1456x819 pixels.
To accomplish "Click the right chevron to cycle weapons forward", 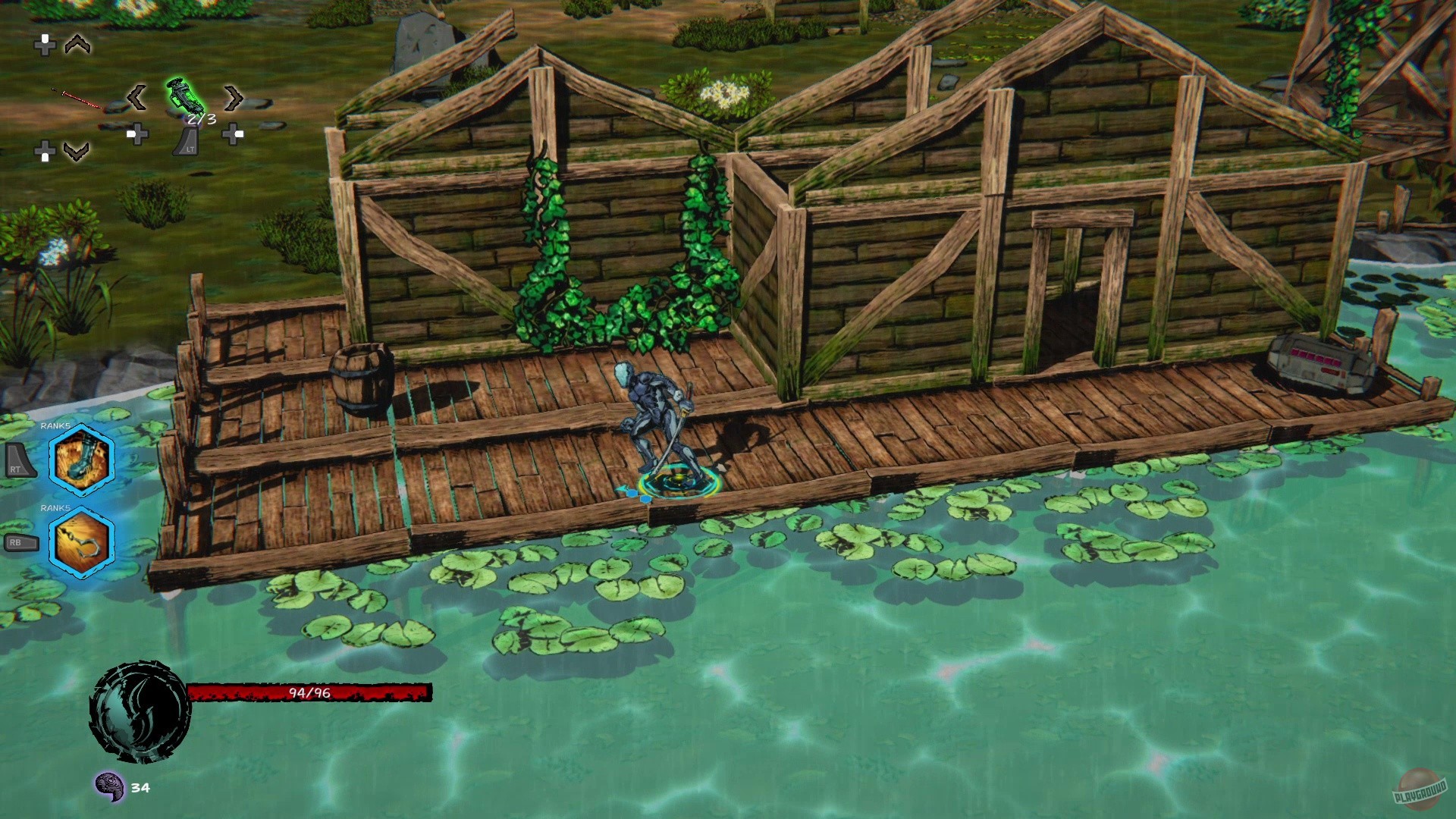I will [x=232, y=98].
